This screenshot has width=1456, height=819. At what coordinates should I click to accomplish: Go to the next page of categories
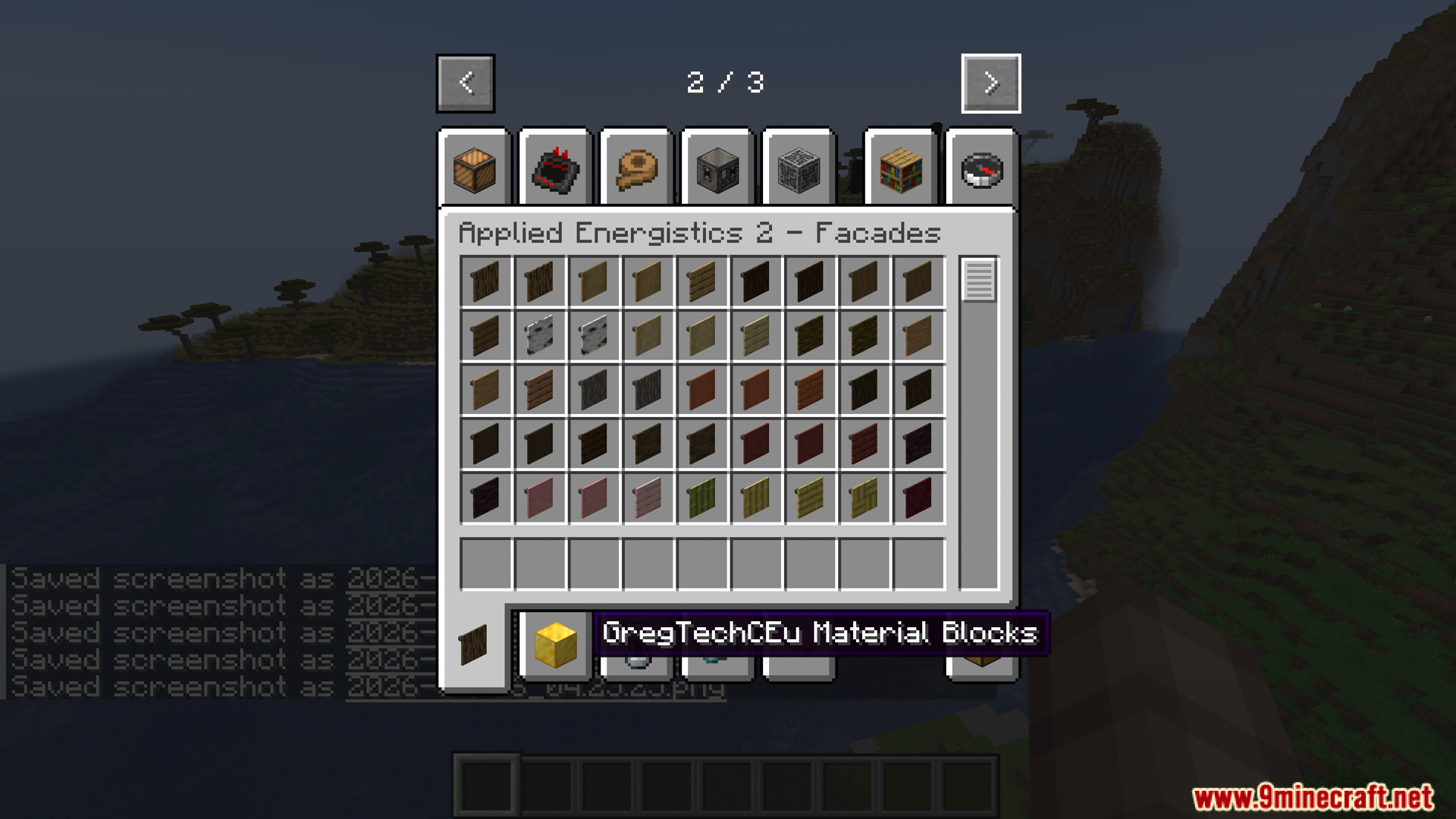coord(990,83)
